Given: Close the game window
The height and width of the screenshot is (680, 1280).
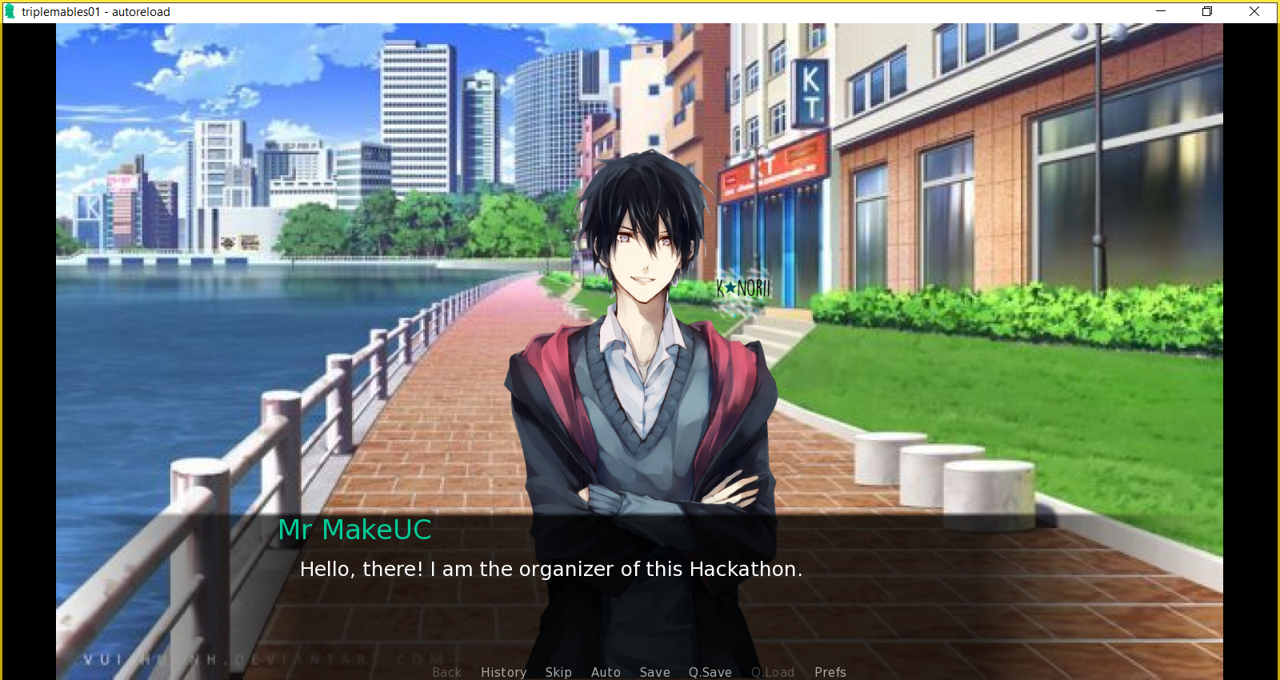Looking at the screenshot, I should (1254, 11).
